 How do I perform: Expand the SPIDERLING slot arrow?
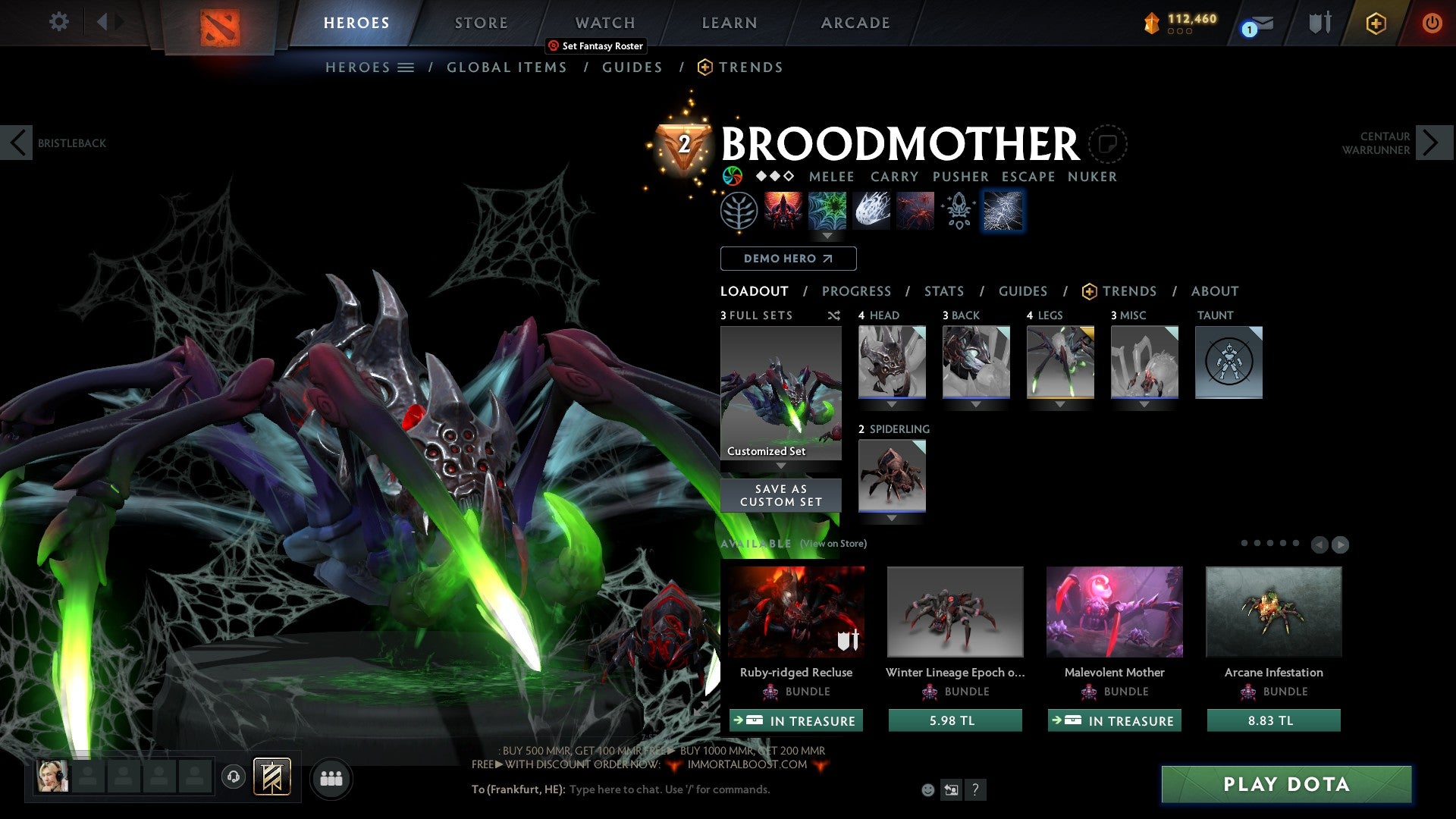point(891,517)
